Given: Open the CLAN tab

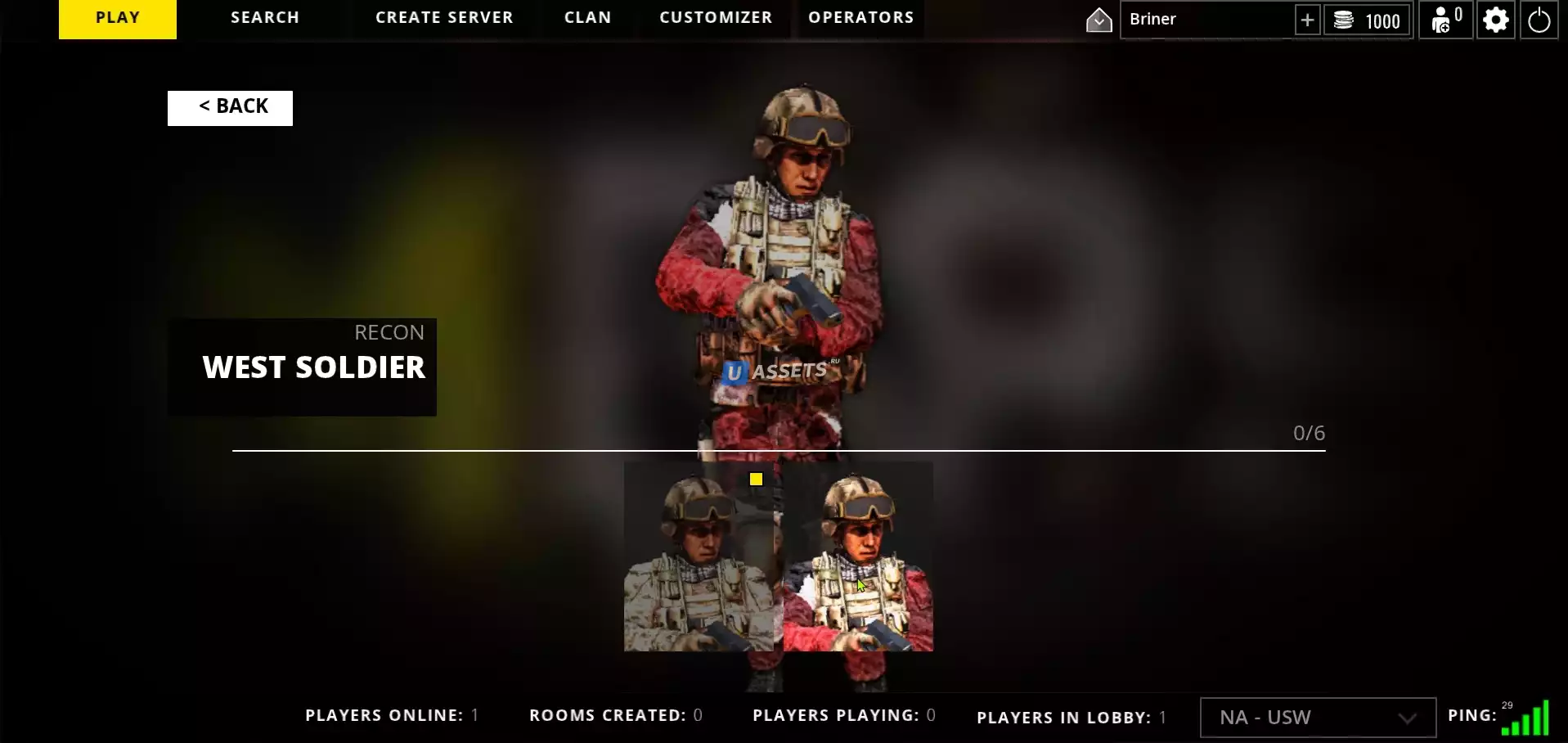Looking at the screenshot, I should point(587,18).
